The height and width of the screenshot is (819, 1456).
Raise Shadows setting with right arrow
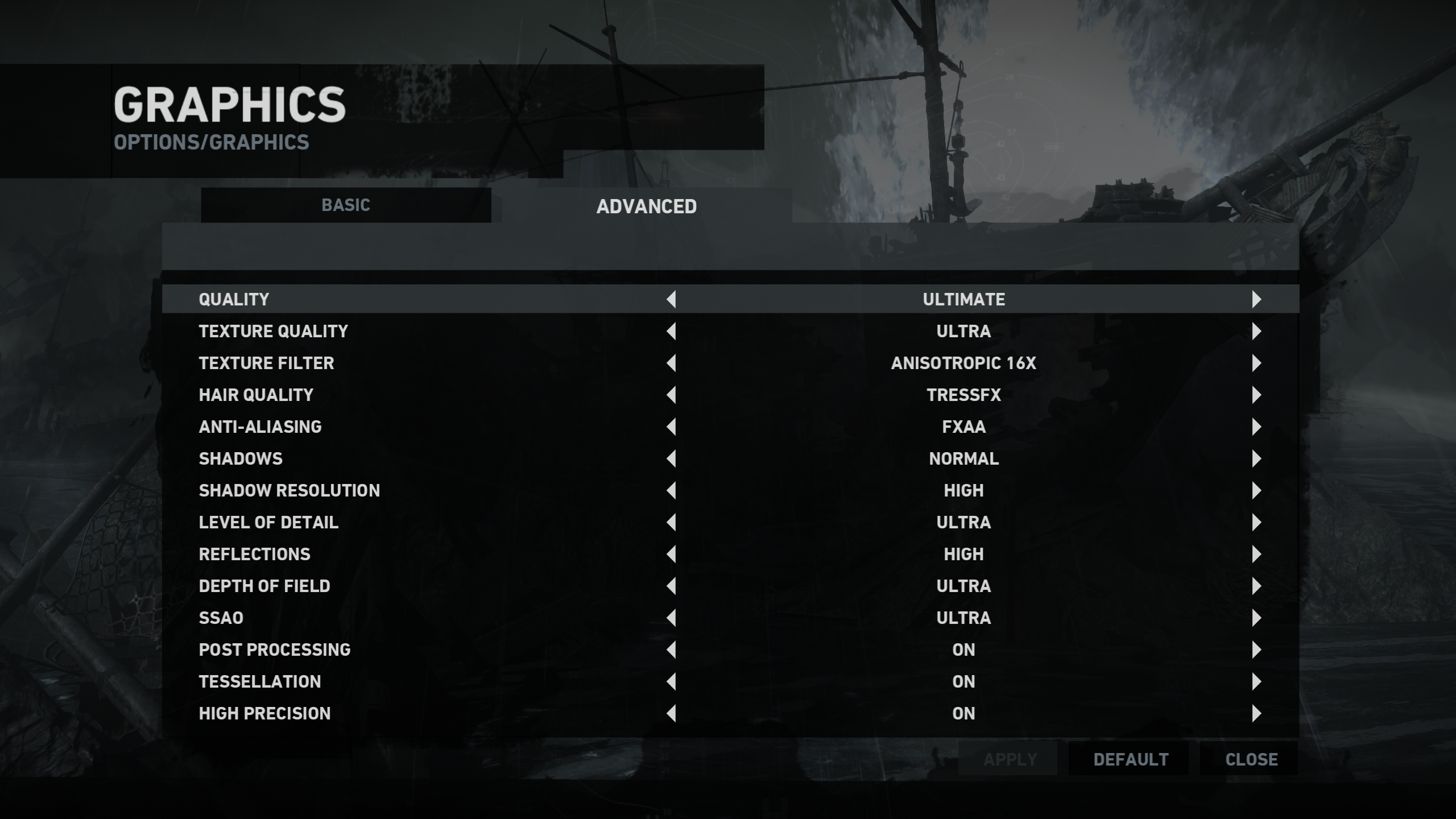[x=1256, y=458]
